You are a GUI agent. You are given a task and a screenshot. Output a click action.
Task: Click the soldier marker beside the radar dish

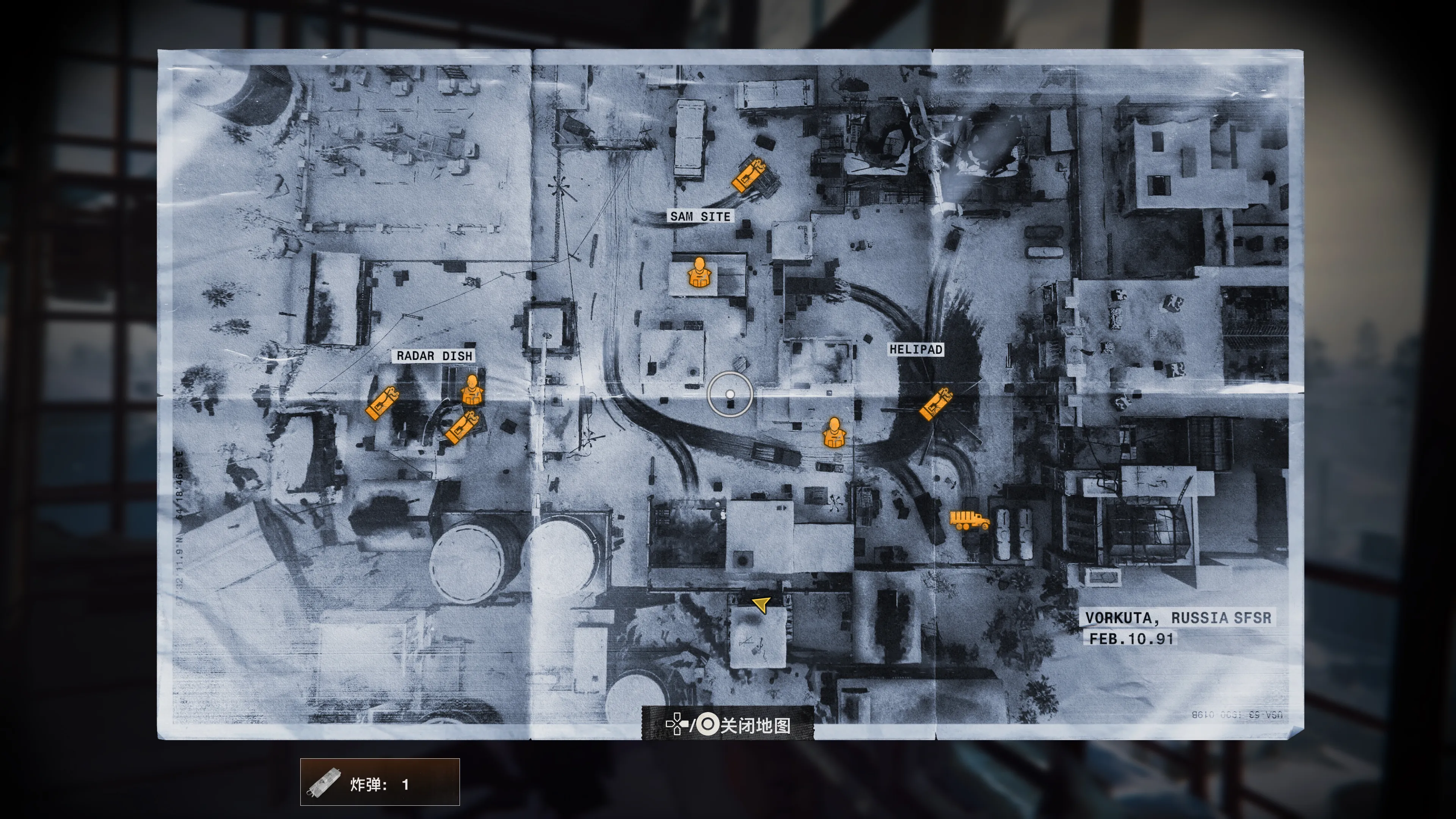point(472,389)
